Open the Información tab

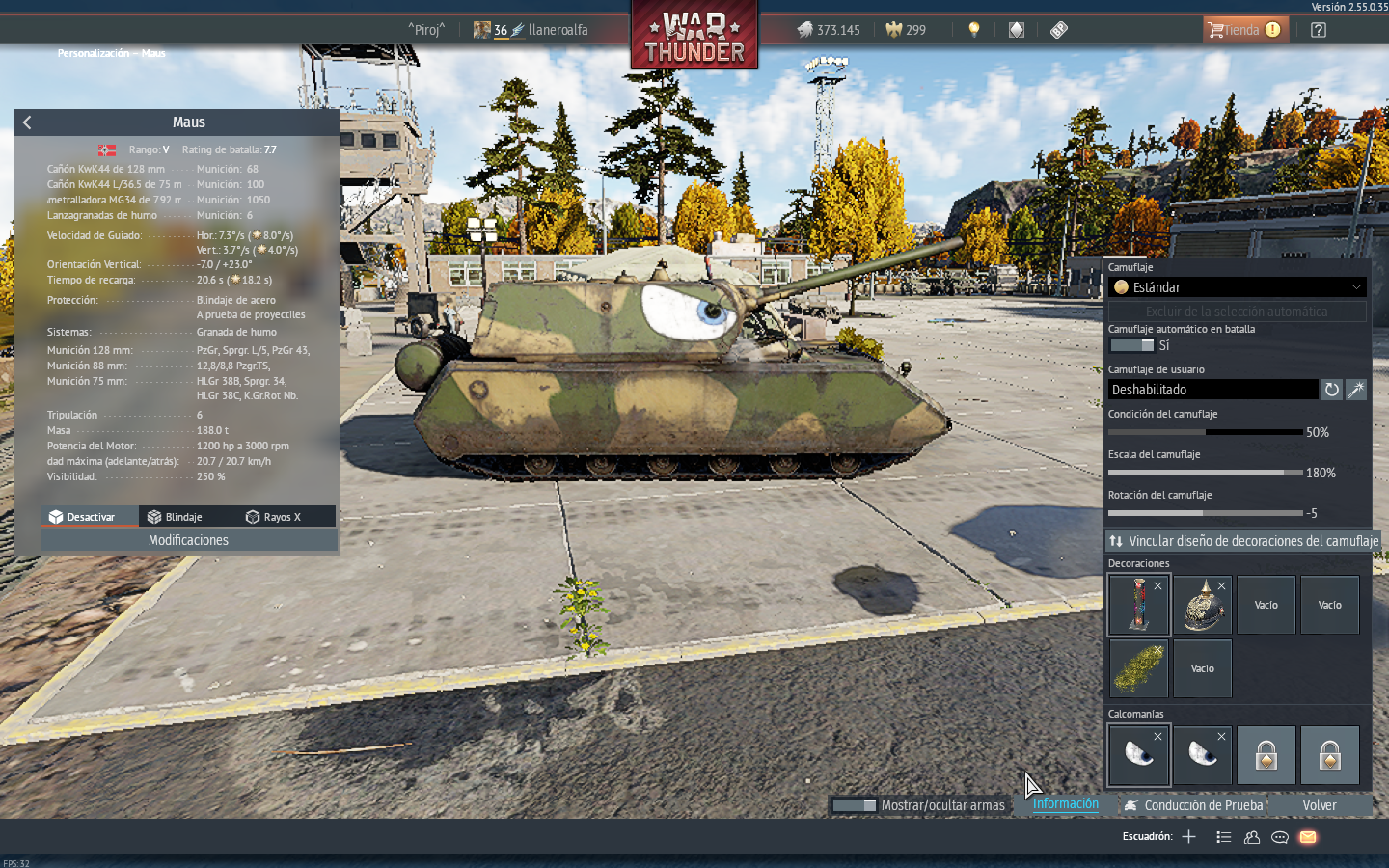(x=1065, y=804)
